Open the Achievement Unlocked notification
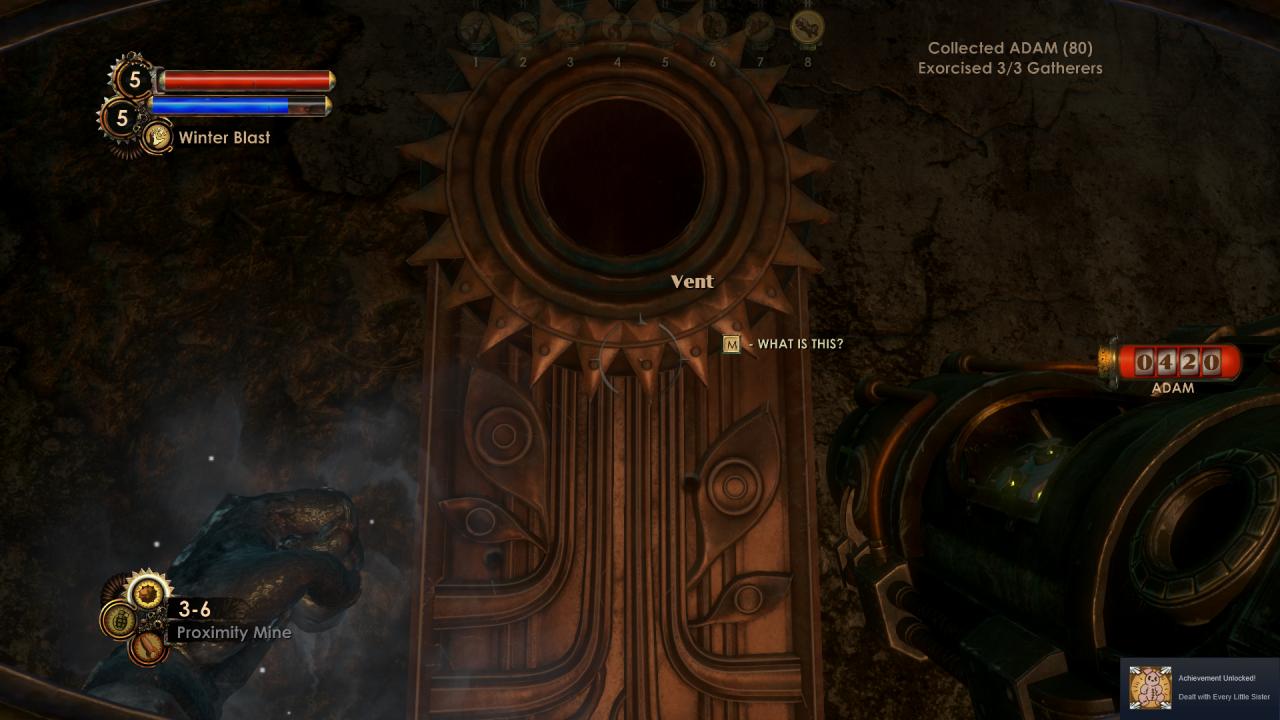The width and height of the screenshot is (1280, 720). click(x=1200, y=687)
